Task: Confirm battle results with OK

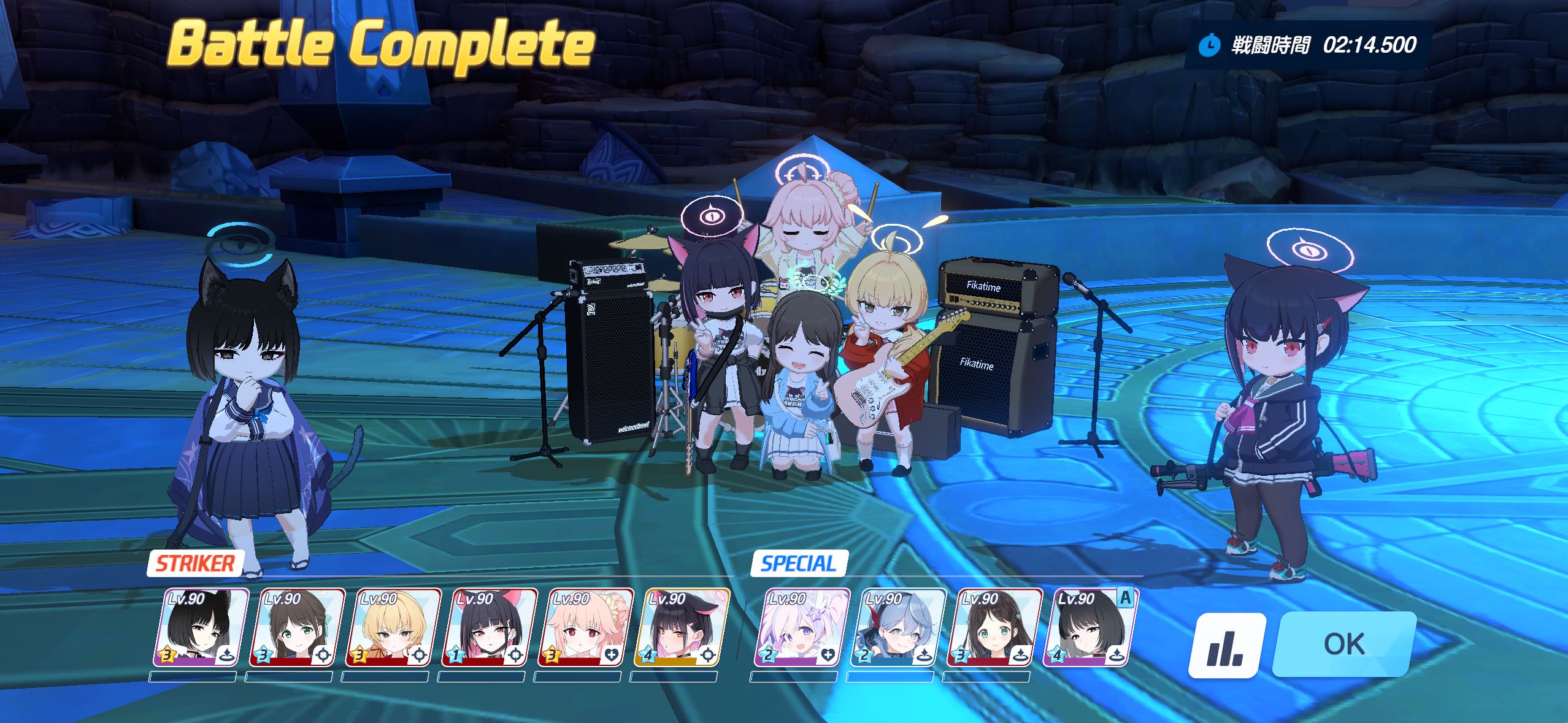Action: pyautogui.click(x=1343, y=644)
